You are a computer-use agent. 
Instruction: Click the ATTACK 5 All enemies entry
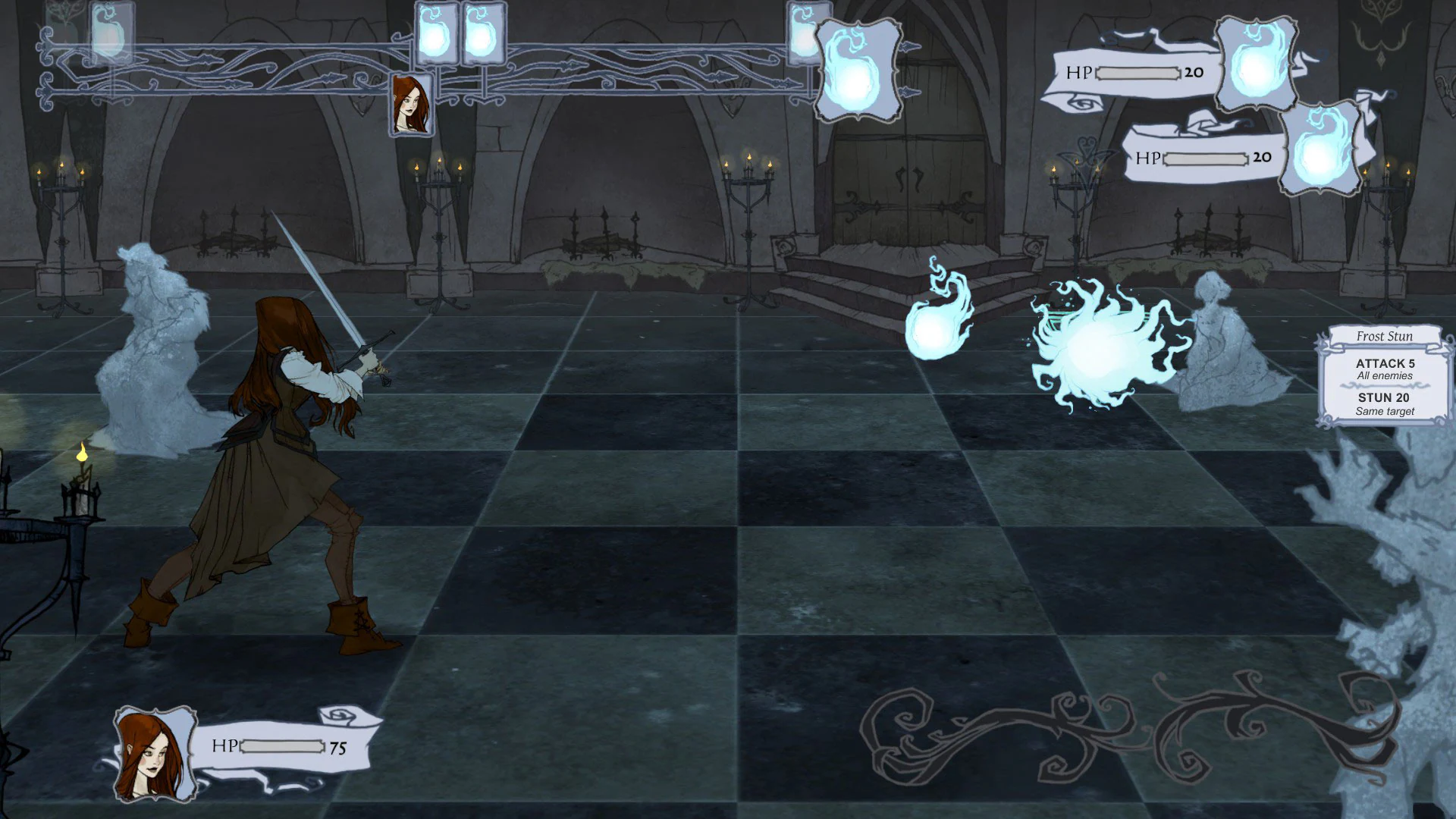[1385, 369]
